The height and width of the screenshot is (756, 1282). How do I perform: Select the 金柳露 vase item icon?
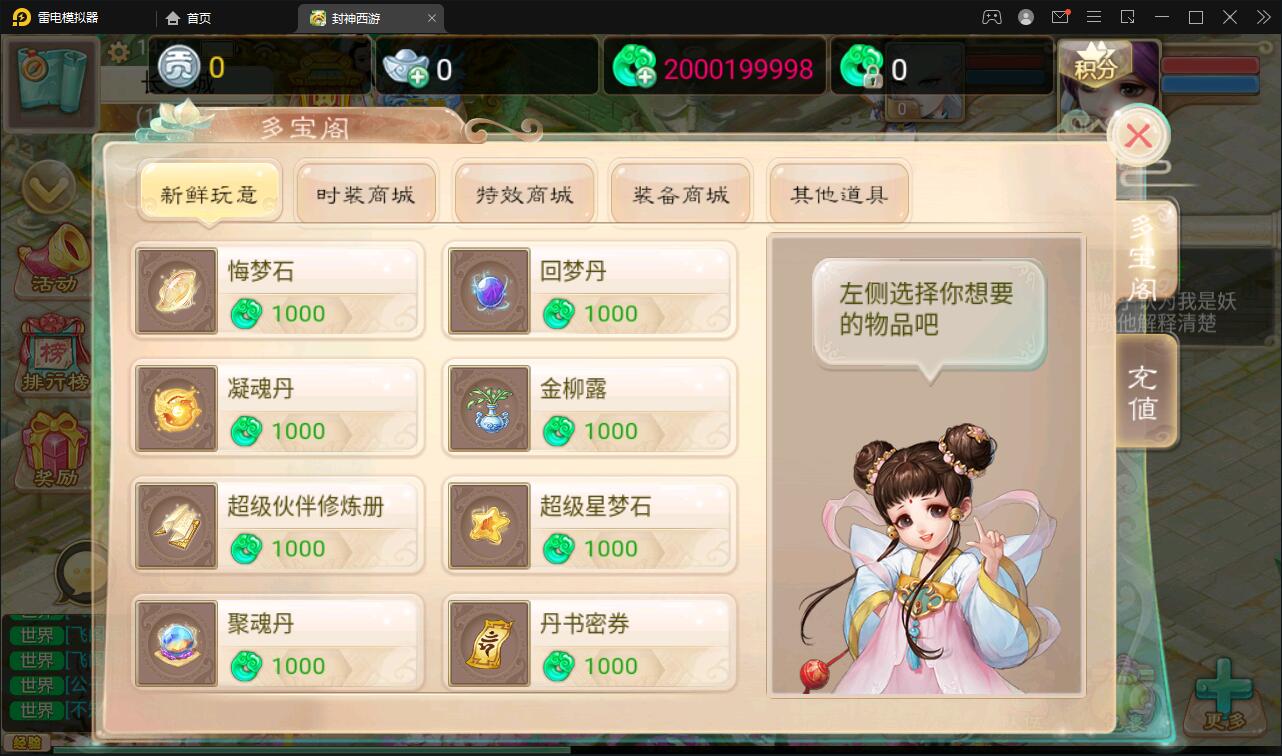488,408
